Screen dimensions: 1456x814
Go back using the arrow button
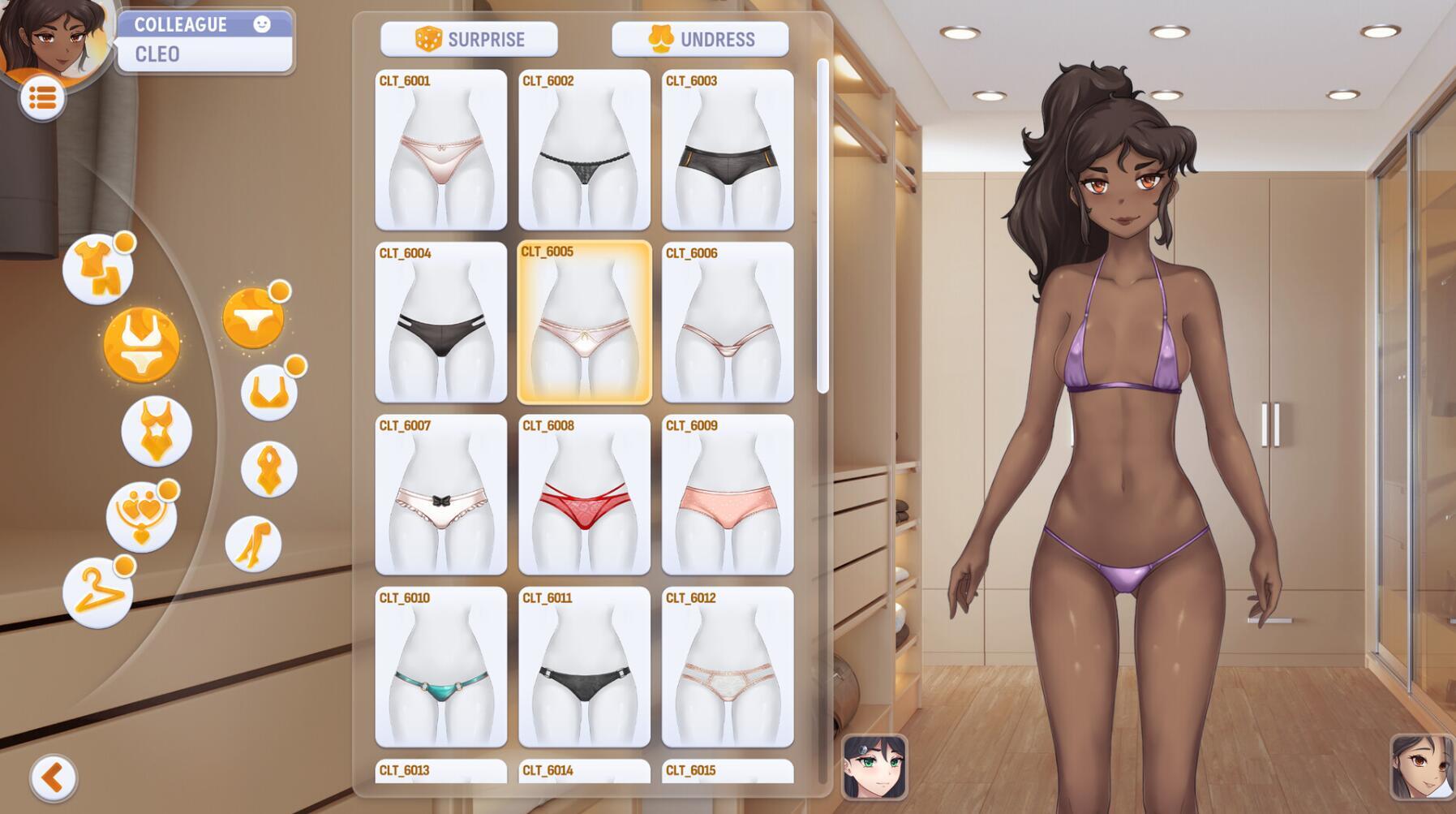pos(53,777)
